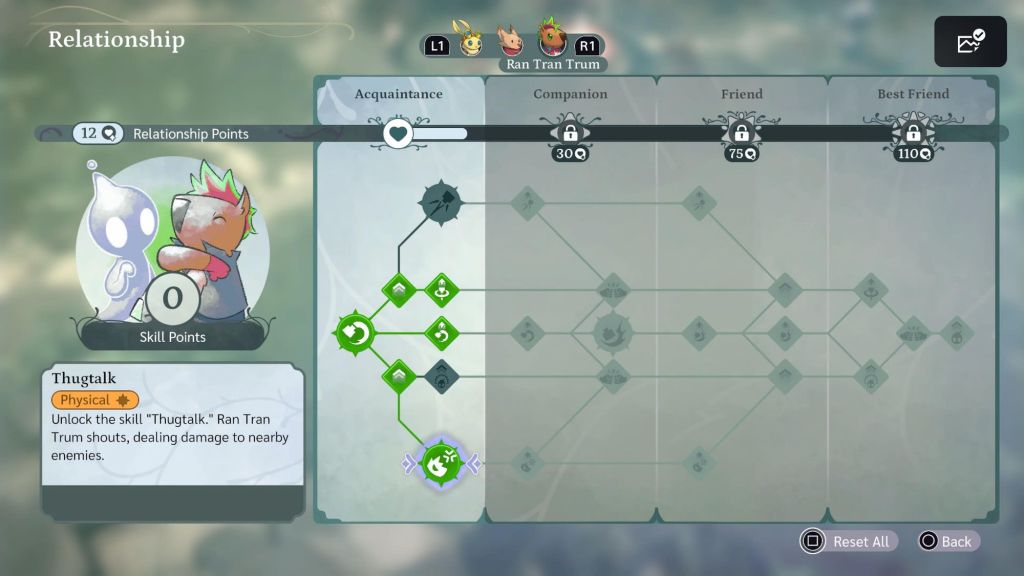Image resolution: width=1024 pixels, height=576 pixels.
Task: Choose the Ran Tran Trum portrait
Action: [552, 39]
